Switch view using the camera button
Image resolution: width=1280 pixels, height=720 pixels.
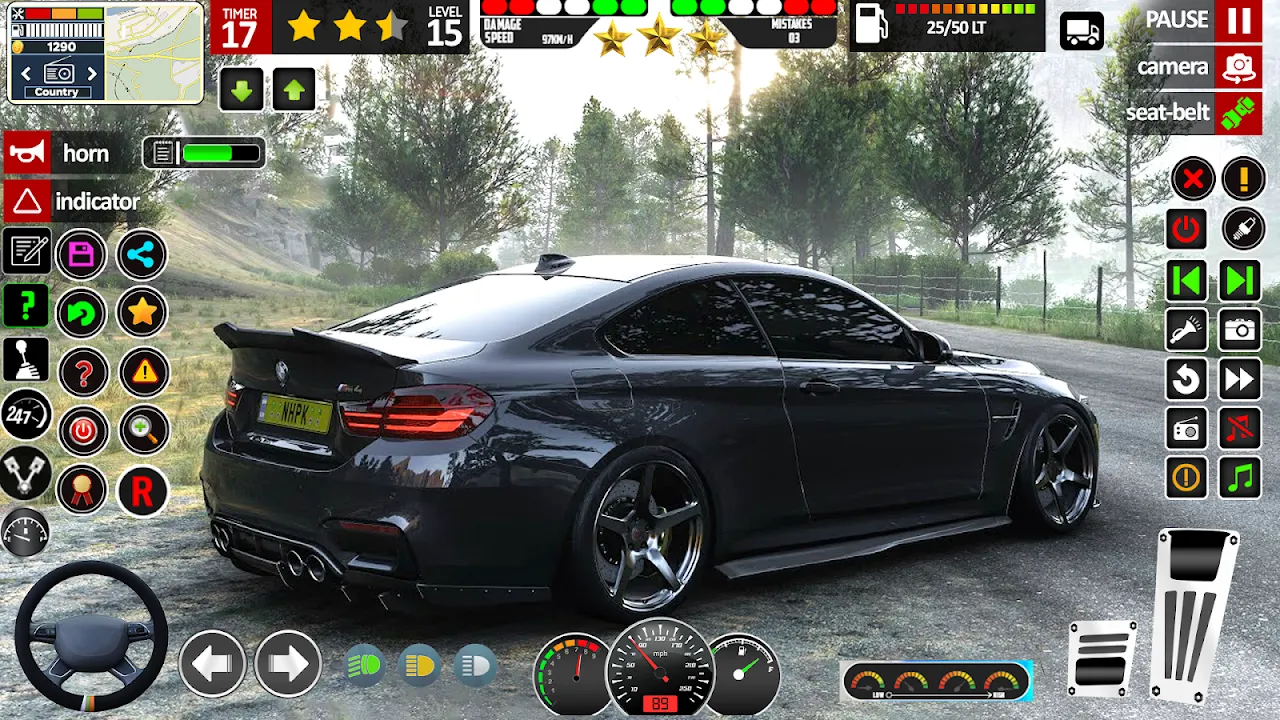pyautogui.click(x=1238, y=67)
